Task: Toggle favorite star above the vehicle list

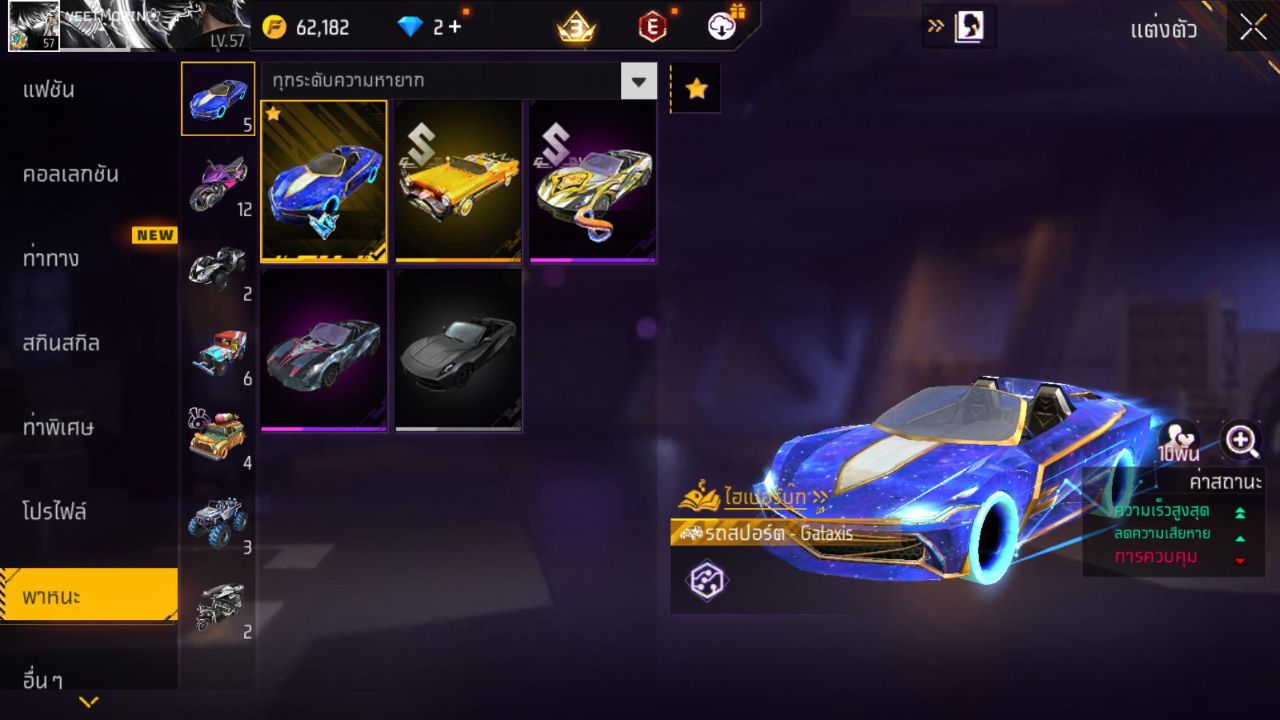Action: [696, 87]
